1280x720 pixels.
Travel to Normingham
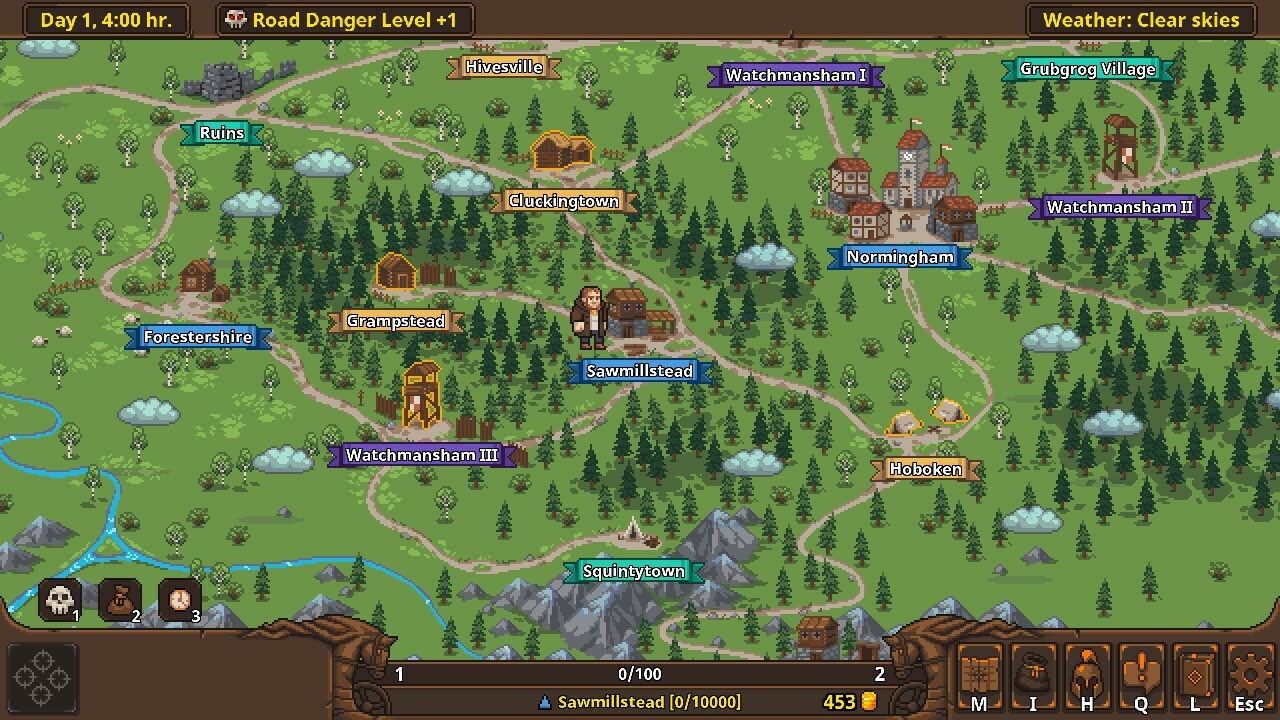pyautogui.click(x=898, y=257)
